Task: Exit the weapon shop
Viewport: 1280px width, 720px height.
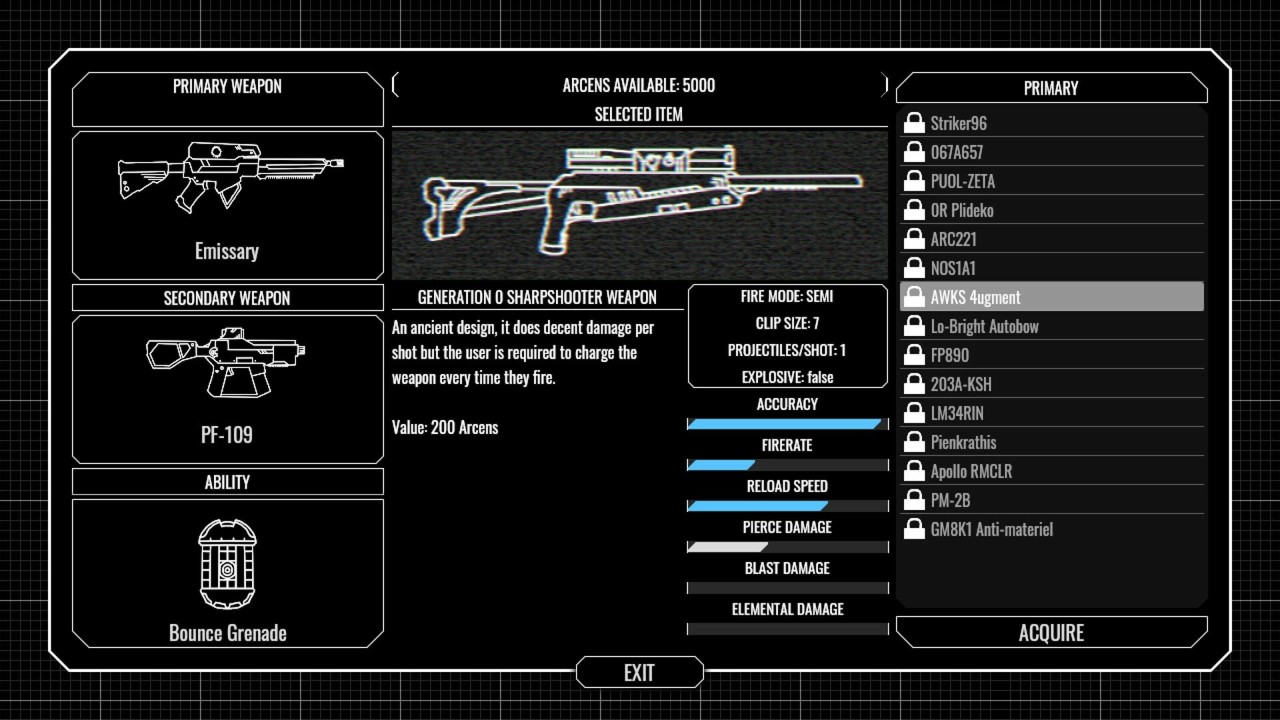Action: coord(639,673)
